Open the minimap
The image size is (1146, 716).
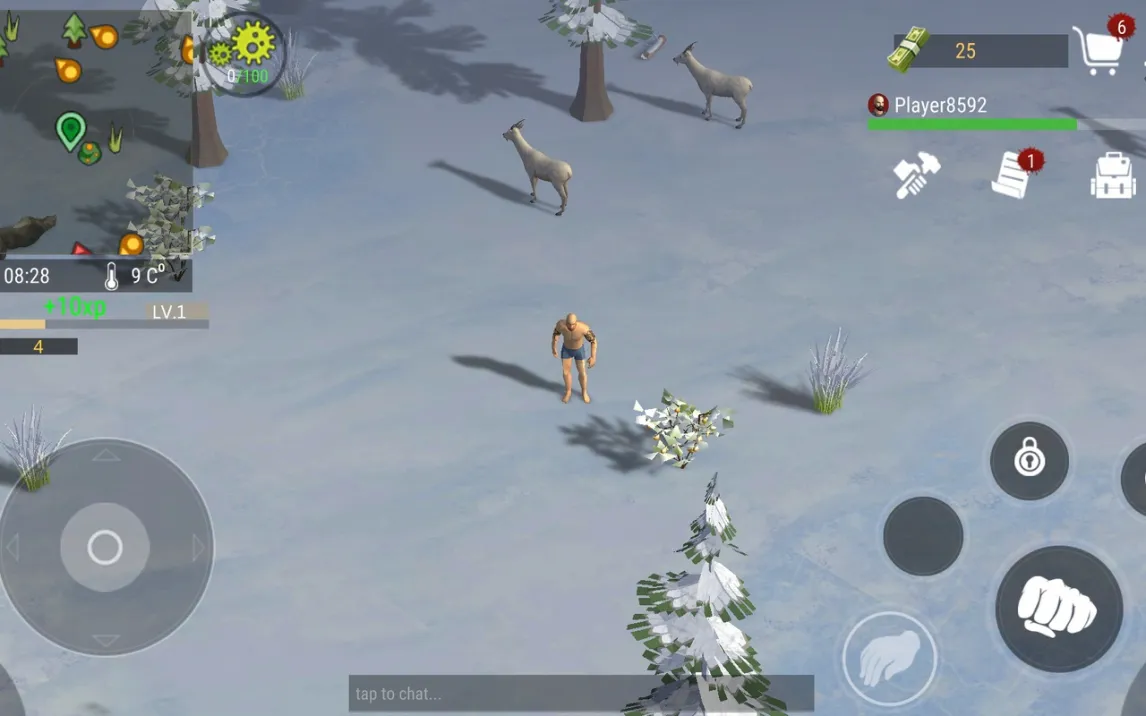(x=95, y=130)
